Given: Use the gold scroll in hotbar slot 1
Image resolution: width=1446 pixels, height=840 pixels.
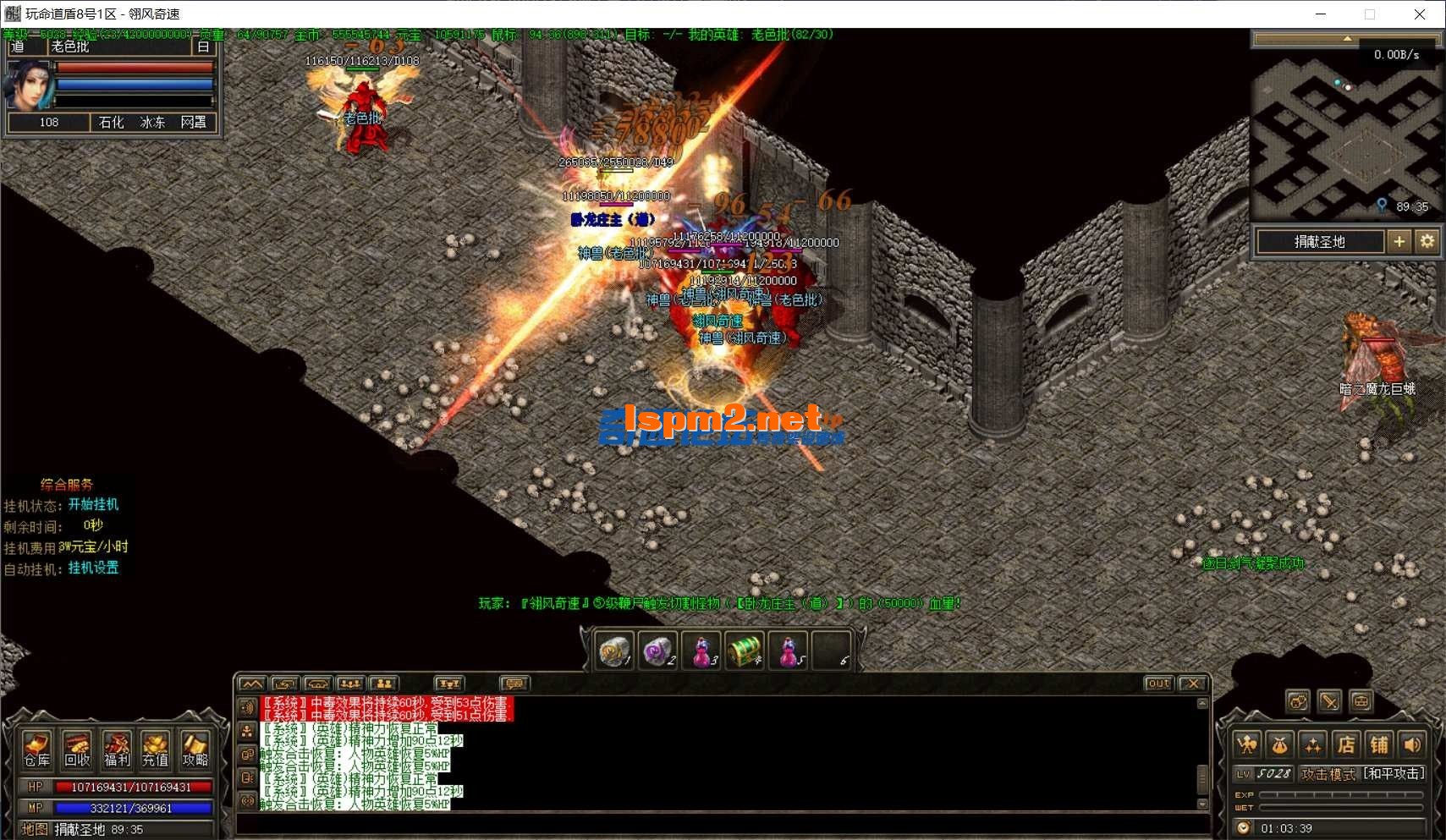Looking at the screenshot, I should click(x=614, y=652).
